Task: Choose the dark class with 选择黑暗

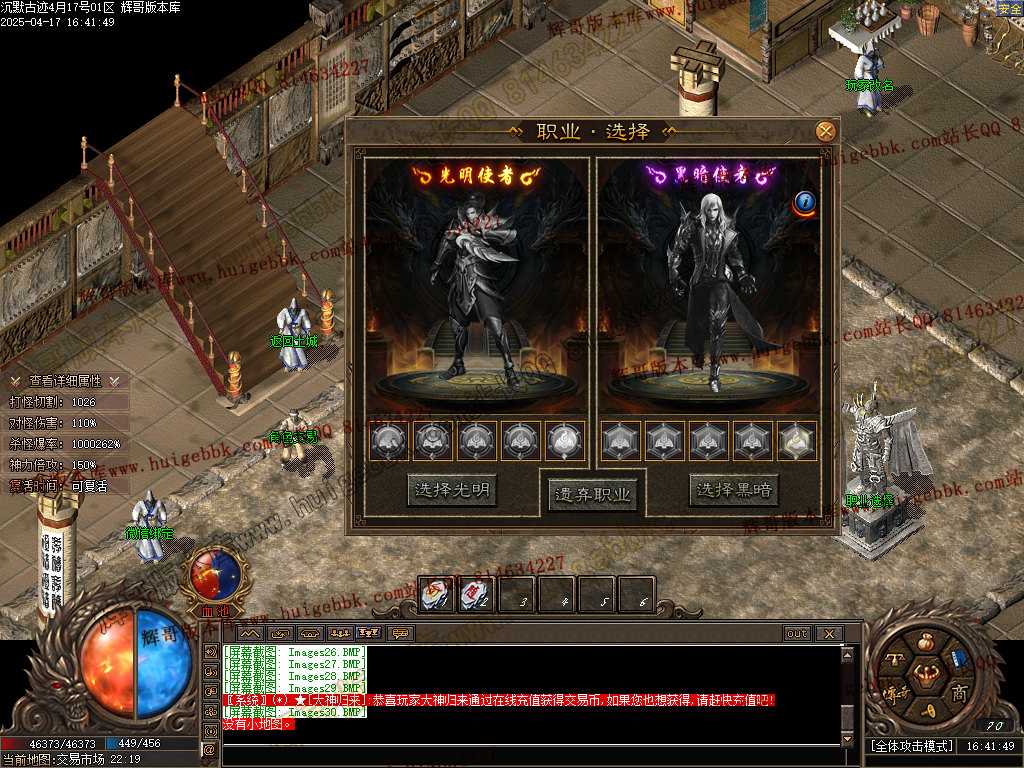Action: tap(733, 490)
